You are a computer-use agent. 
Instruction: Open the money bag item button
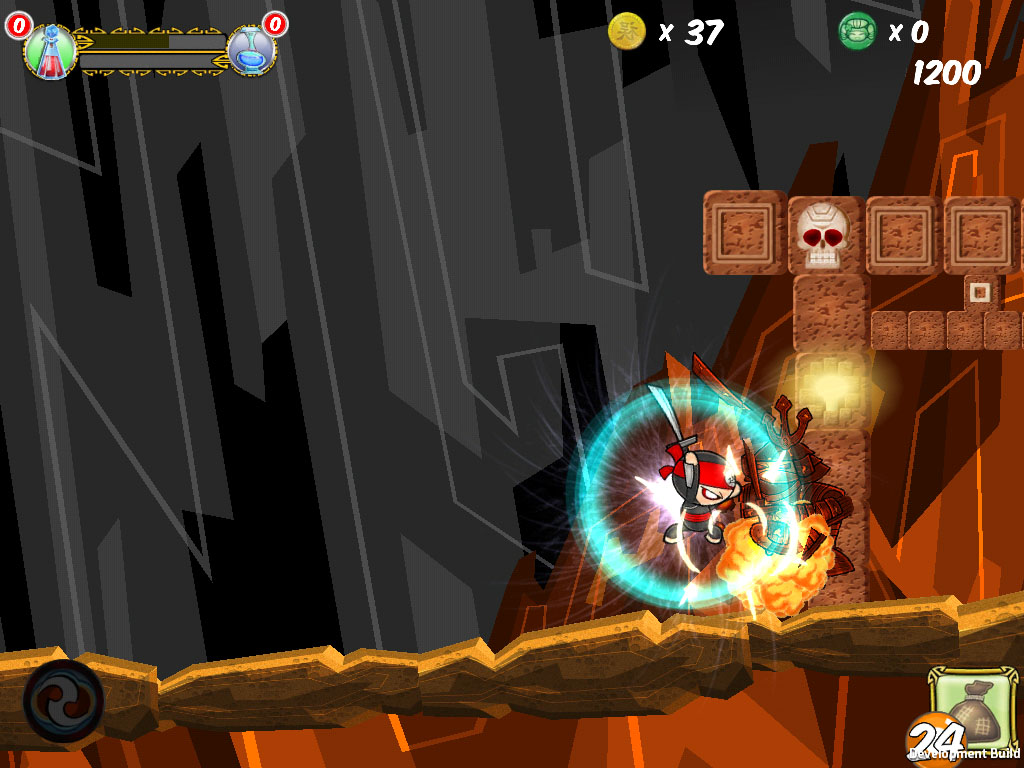969,708
